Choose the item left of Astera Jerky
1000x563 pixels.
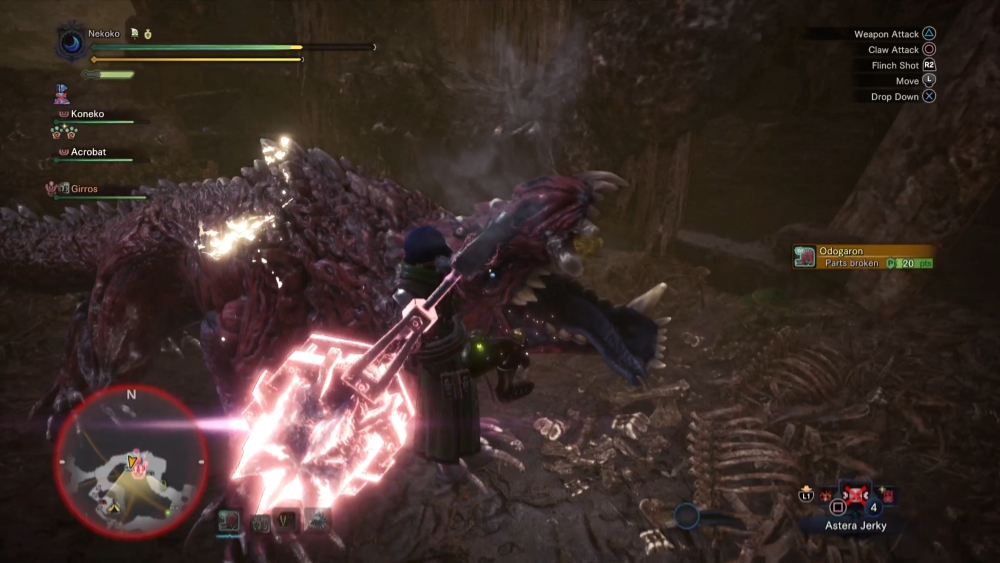point(827,495)
